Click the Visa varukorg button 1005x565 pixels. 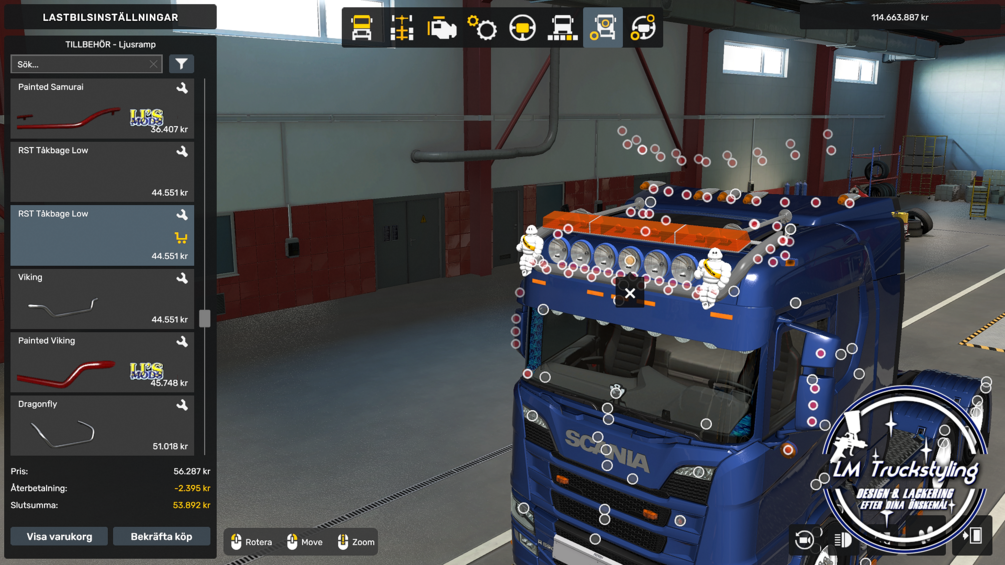pos(59,537)
